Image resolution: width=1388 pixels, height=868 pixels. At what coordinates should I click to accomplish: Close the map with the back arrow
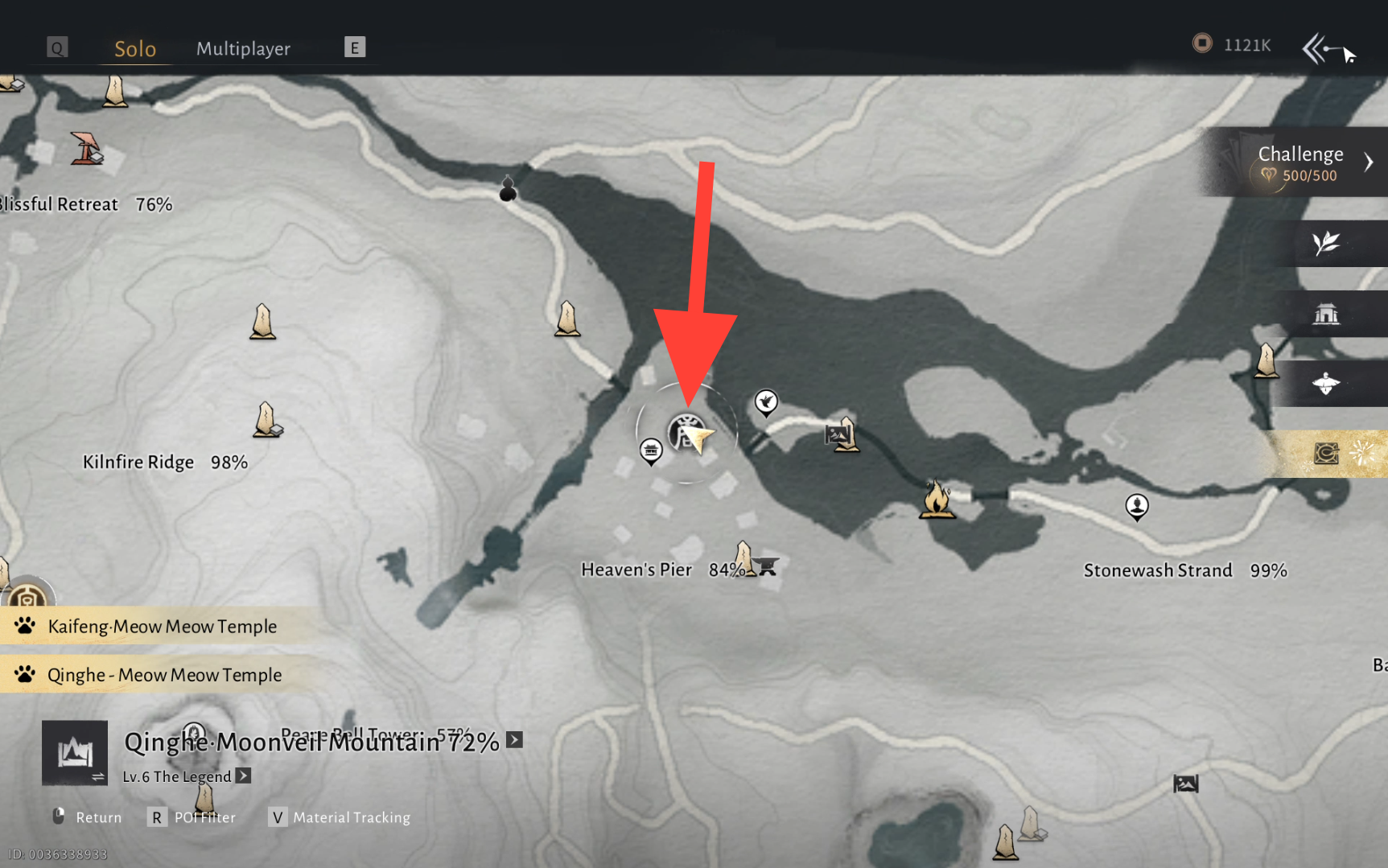pyautogui.click(x=1319, y=49)
